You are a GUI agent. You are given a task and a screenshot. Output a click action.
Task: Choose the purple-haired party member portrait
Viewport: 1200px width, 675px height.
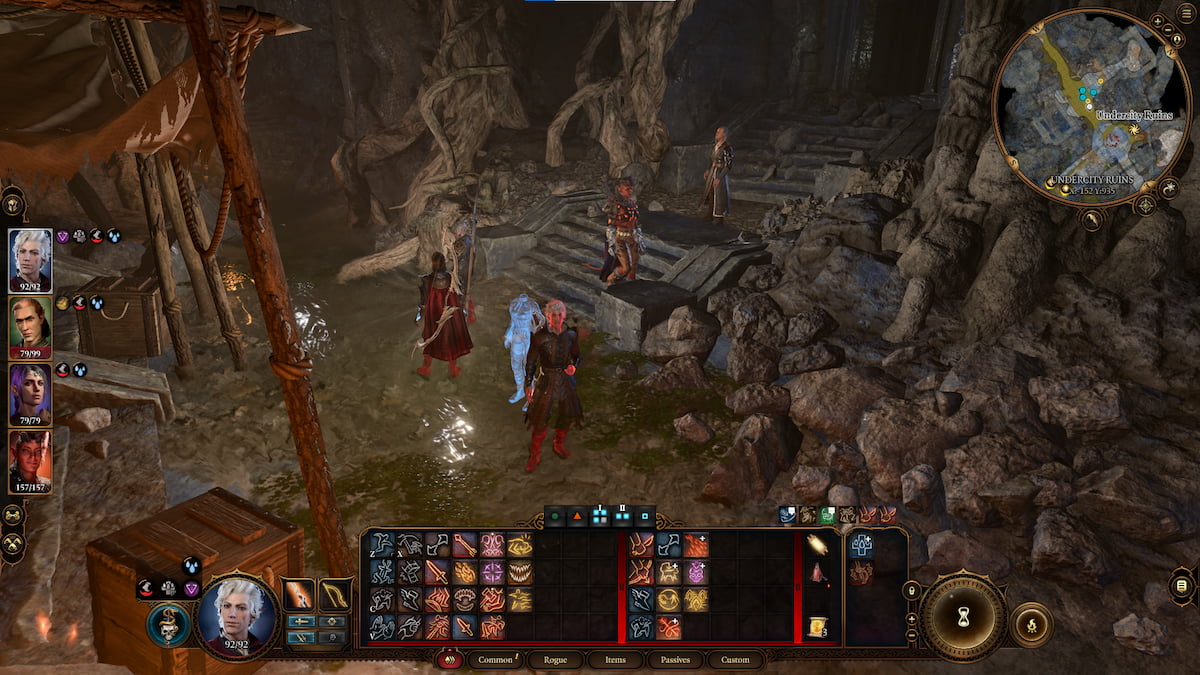pos(30,394)
